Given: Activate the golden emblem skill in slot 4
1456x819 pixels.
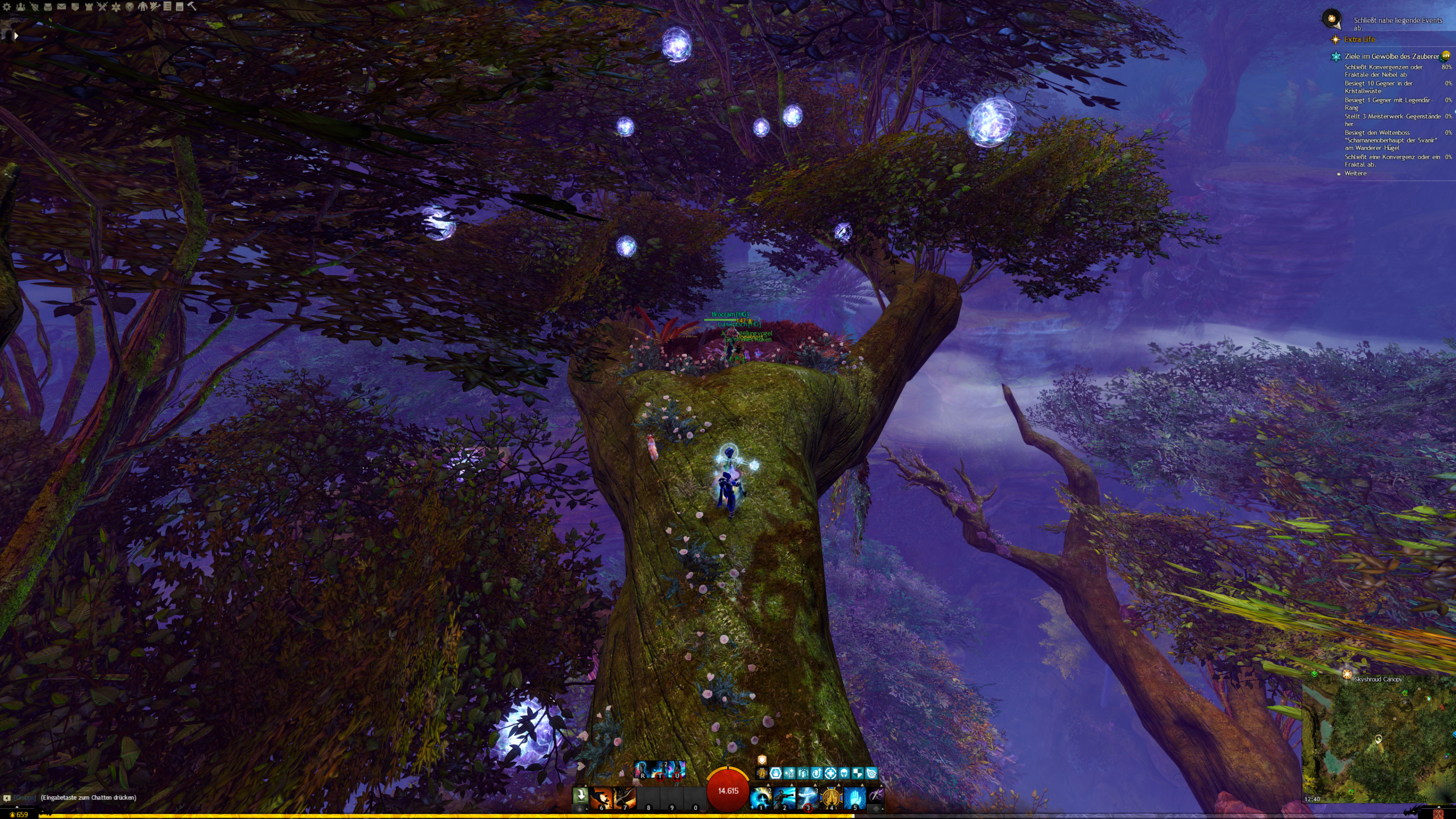Looking at the screenshot, I should (x=831, y=798).
